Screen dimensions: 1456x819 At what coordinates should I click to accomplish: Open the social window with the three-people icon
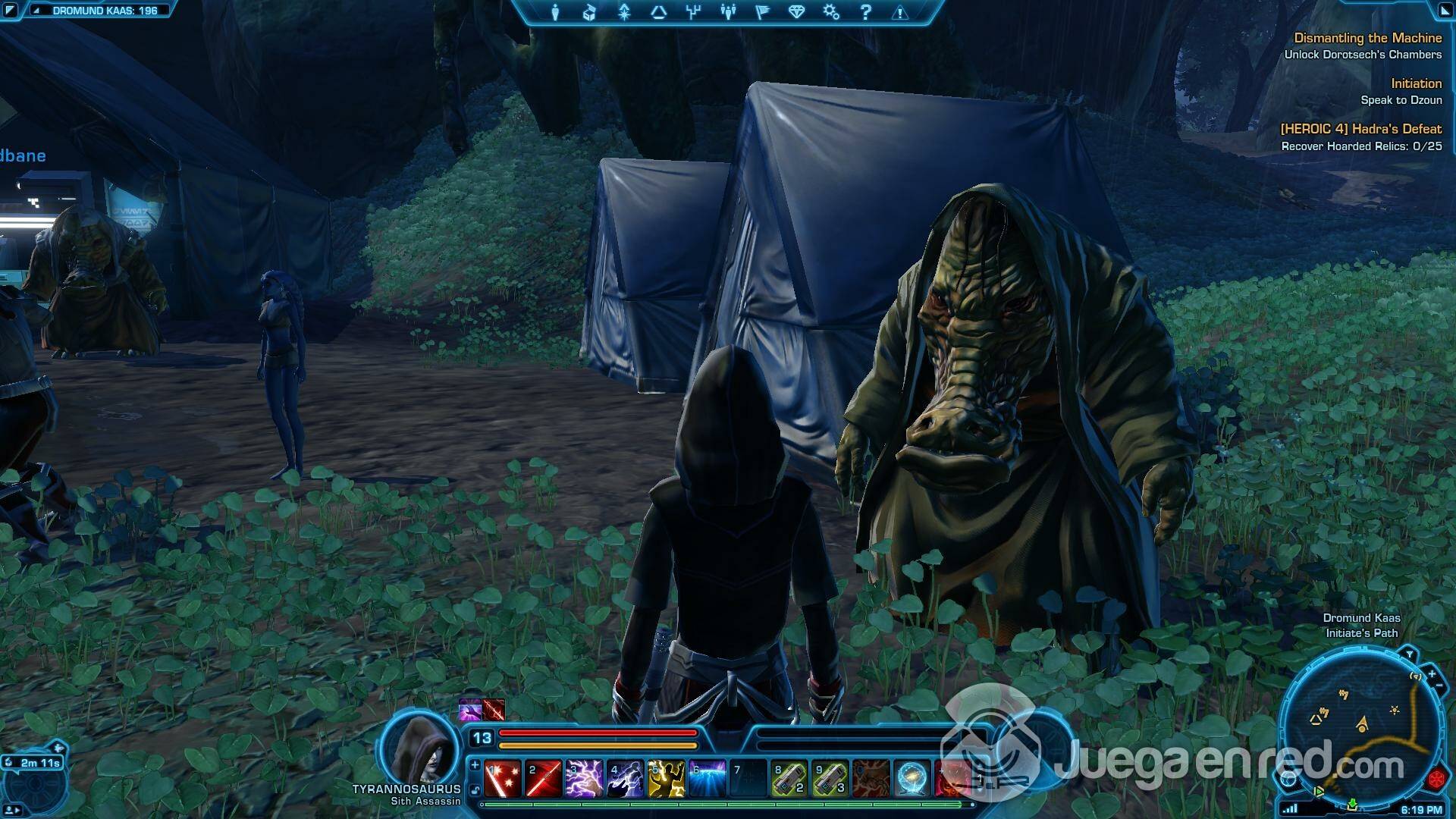click(x=728, y=12)
